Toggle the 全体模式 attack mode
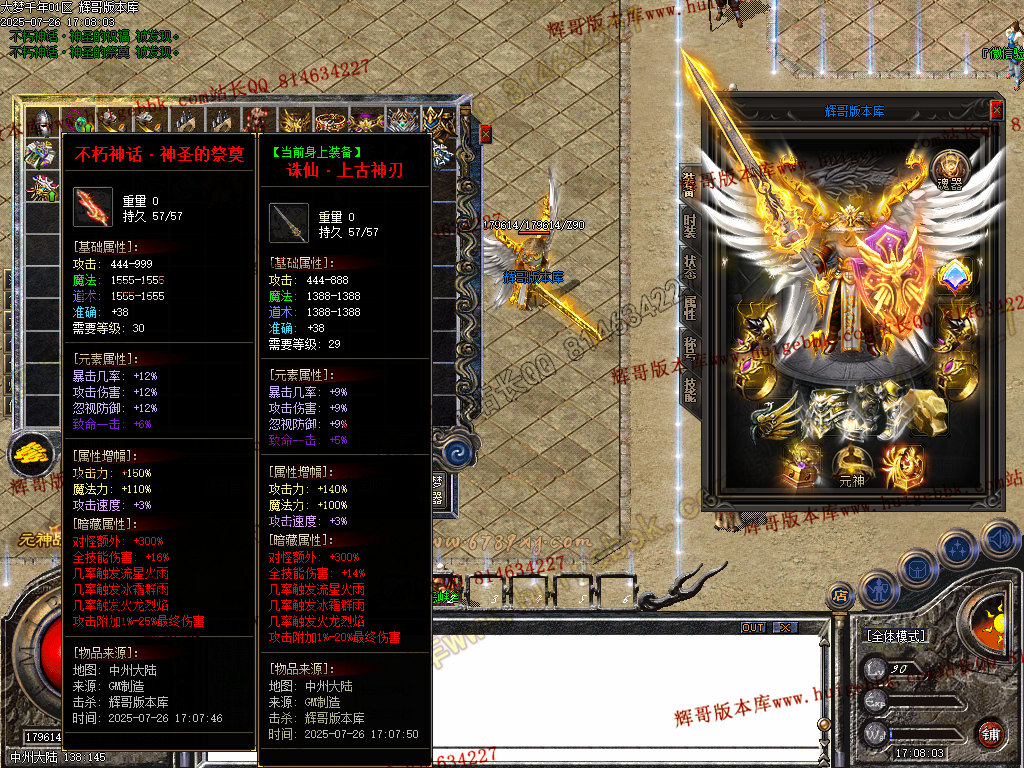1024x768 pixels. 894,636
